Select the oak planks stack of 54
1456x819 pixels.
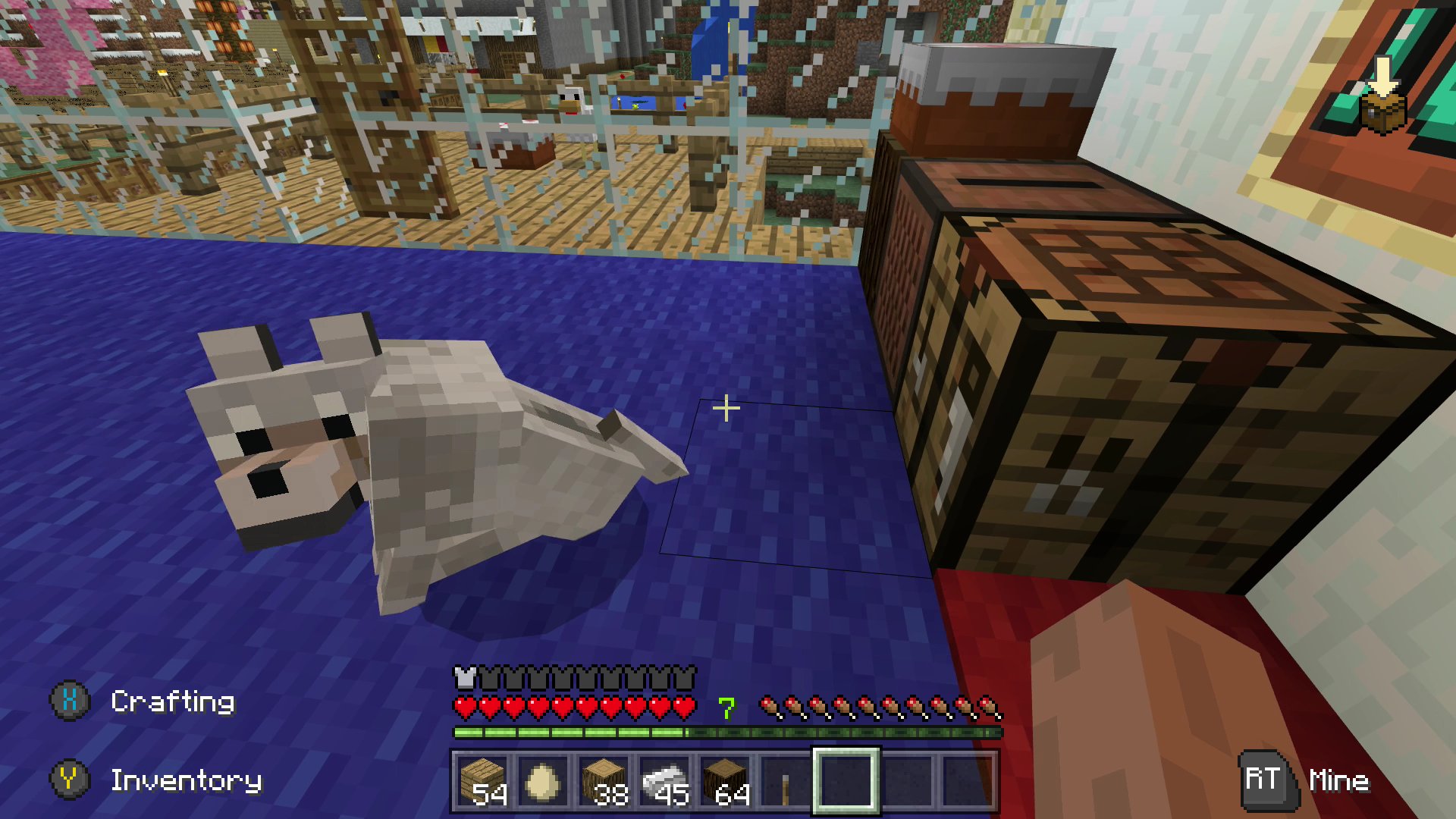pyautogui.click(x=482, y=781)
